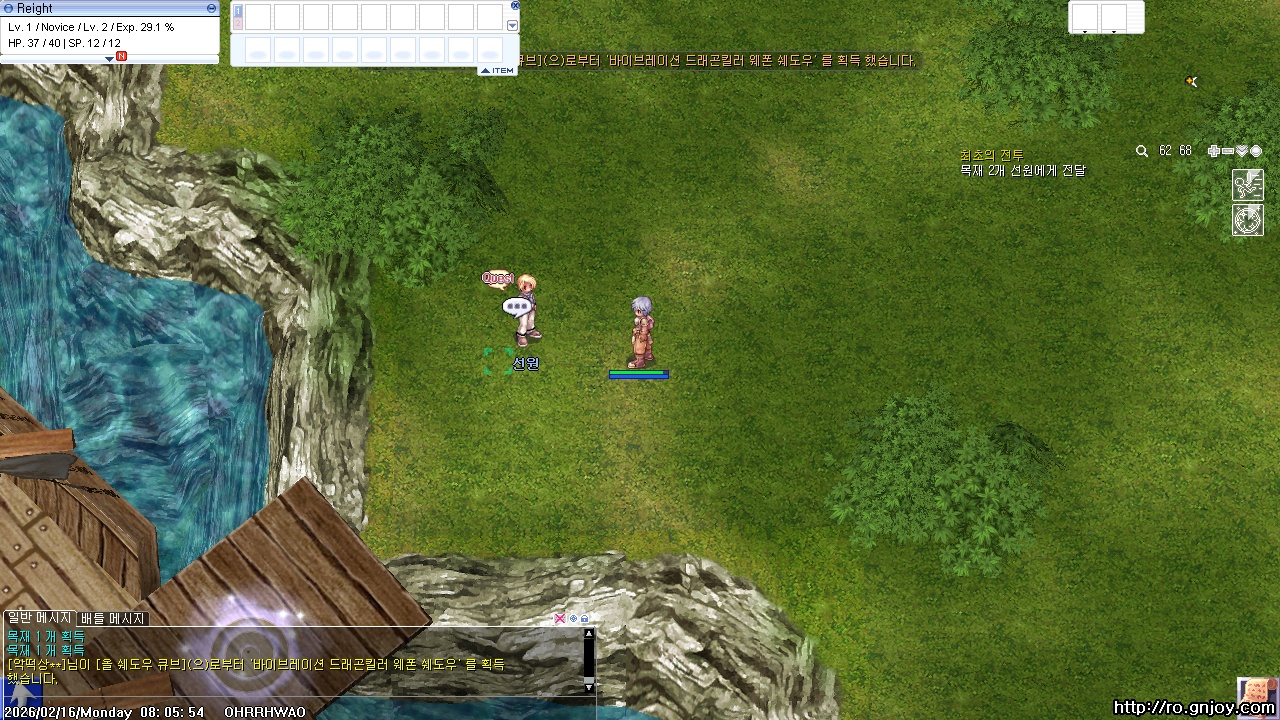Toggle the round minimap display button
Viewport: 1280px width, 720px height.
1256,151
